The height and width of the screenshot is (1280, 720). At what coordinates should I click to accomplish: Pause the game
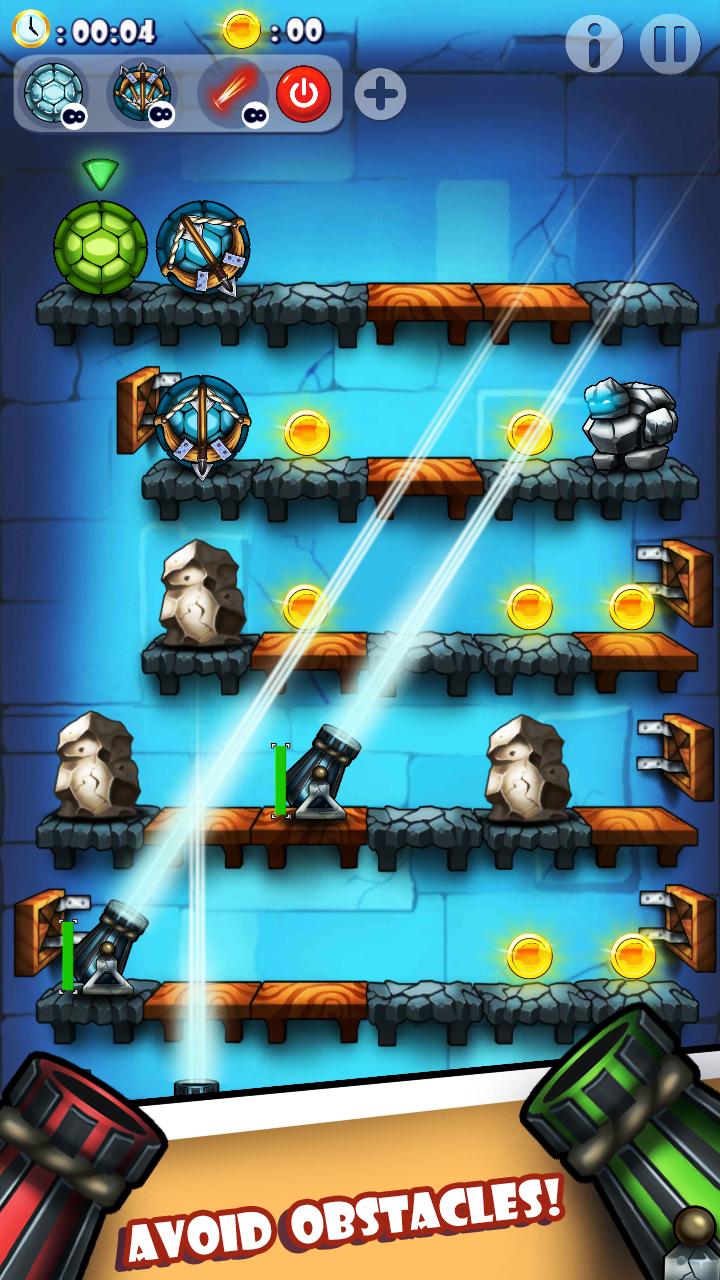coord(670,44)
